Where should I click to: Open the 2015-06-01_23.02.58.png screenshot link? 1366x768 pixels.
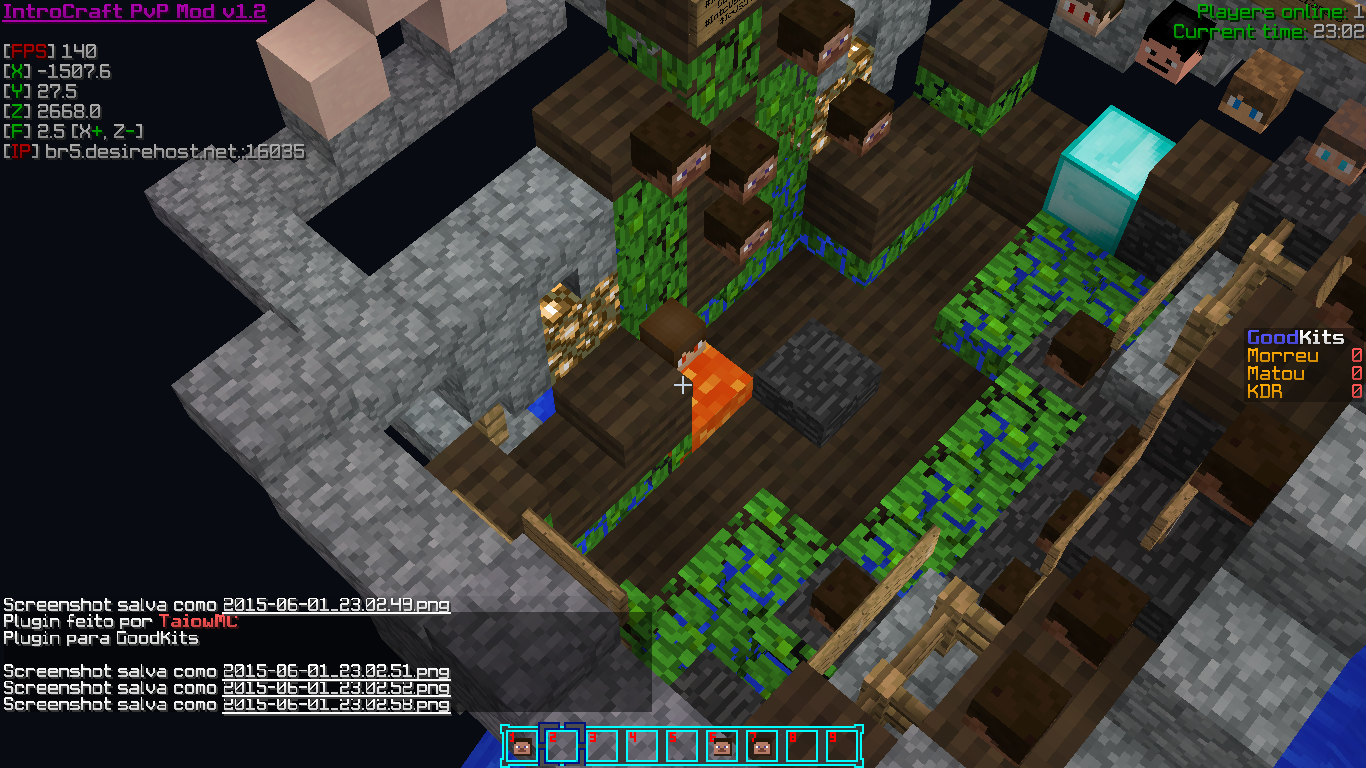click(336, 705)
